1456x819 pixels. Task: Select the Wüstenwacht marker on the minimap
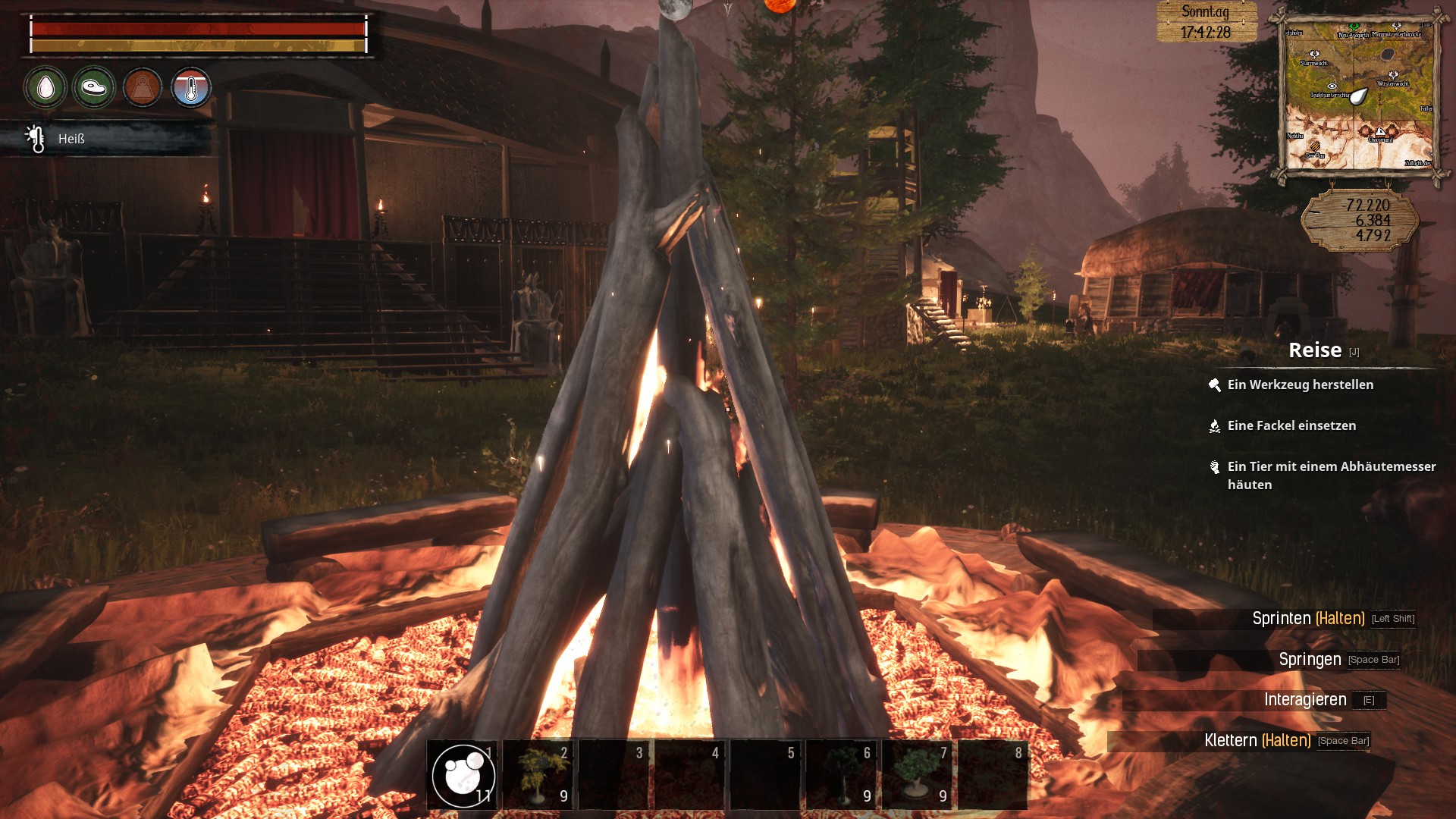point(1392,77)
